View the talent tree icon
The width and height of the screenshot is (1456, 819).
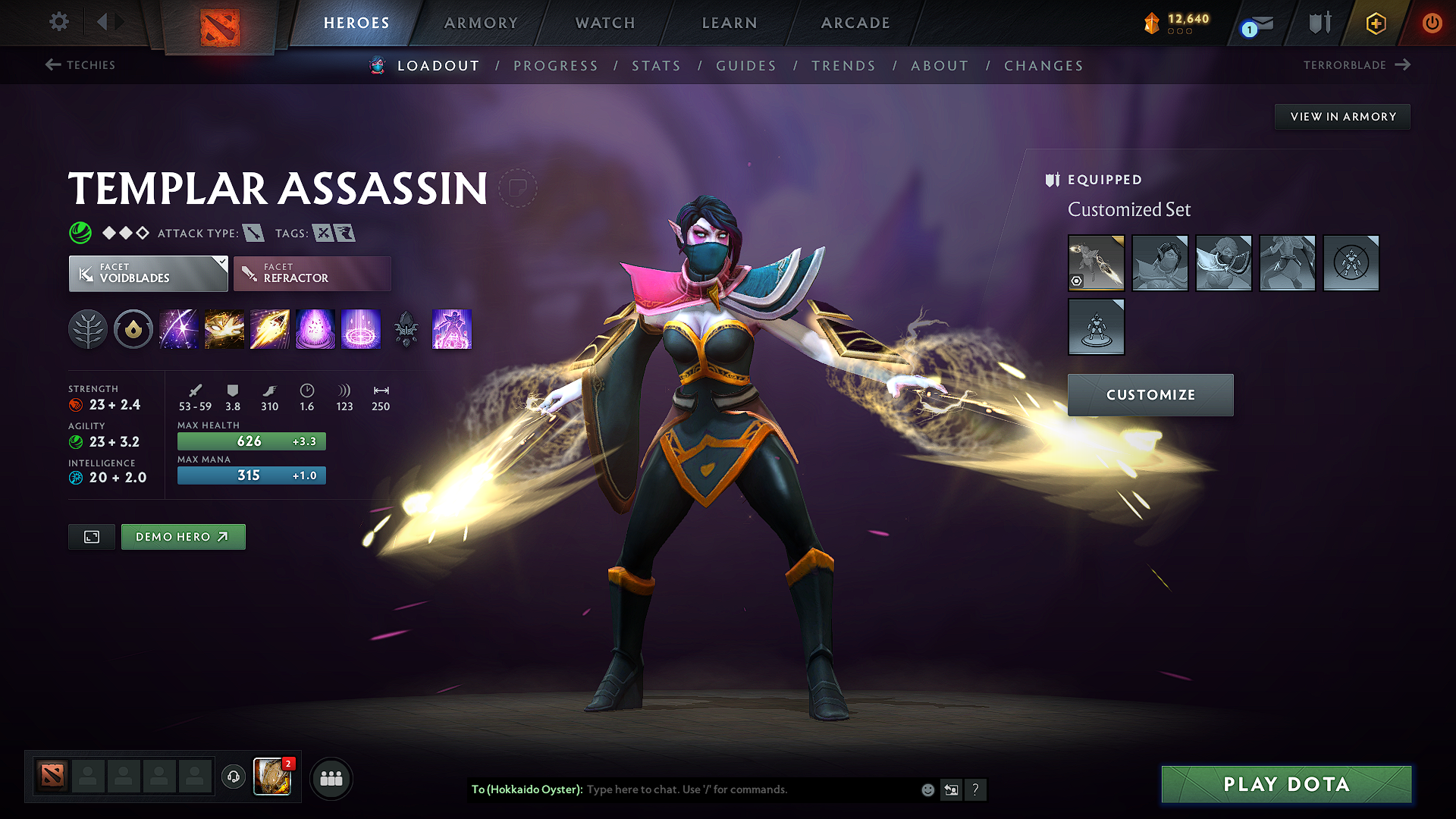coord(88,329)
